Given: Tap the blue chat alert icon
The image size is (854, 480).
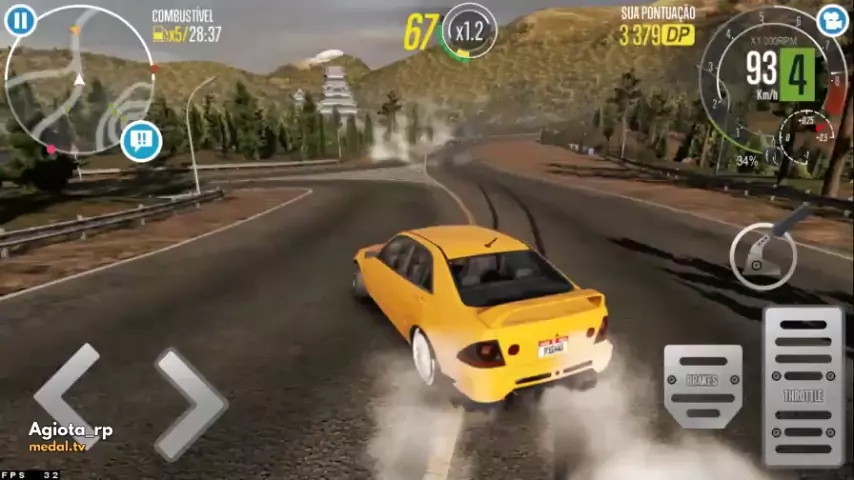Looking at the screenshot, I should click(x=141, y=141).
